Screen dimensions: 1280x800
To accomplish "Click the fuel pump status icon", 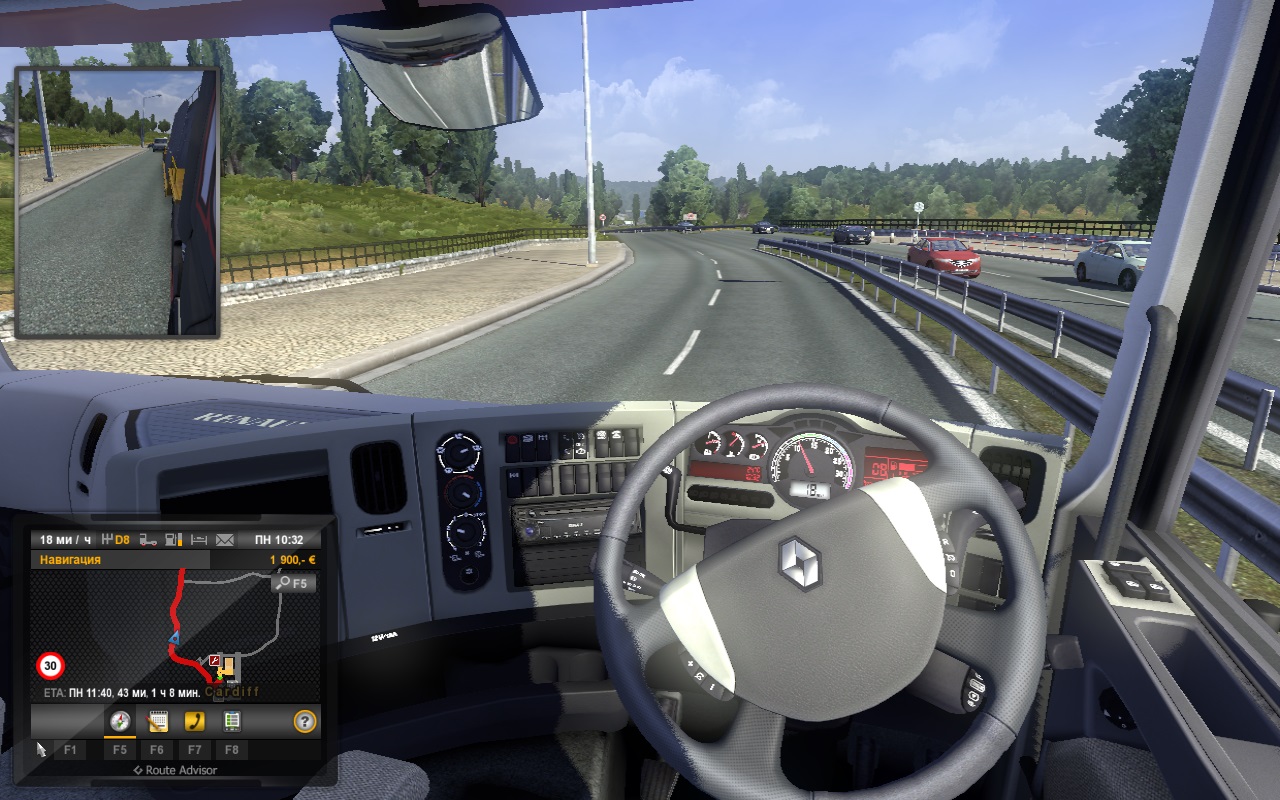I will tap(174, 540).
